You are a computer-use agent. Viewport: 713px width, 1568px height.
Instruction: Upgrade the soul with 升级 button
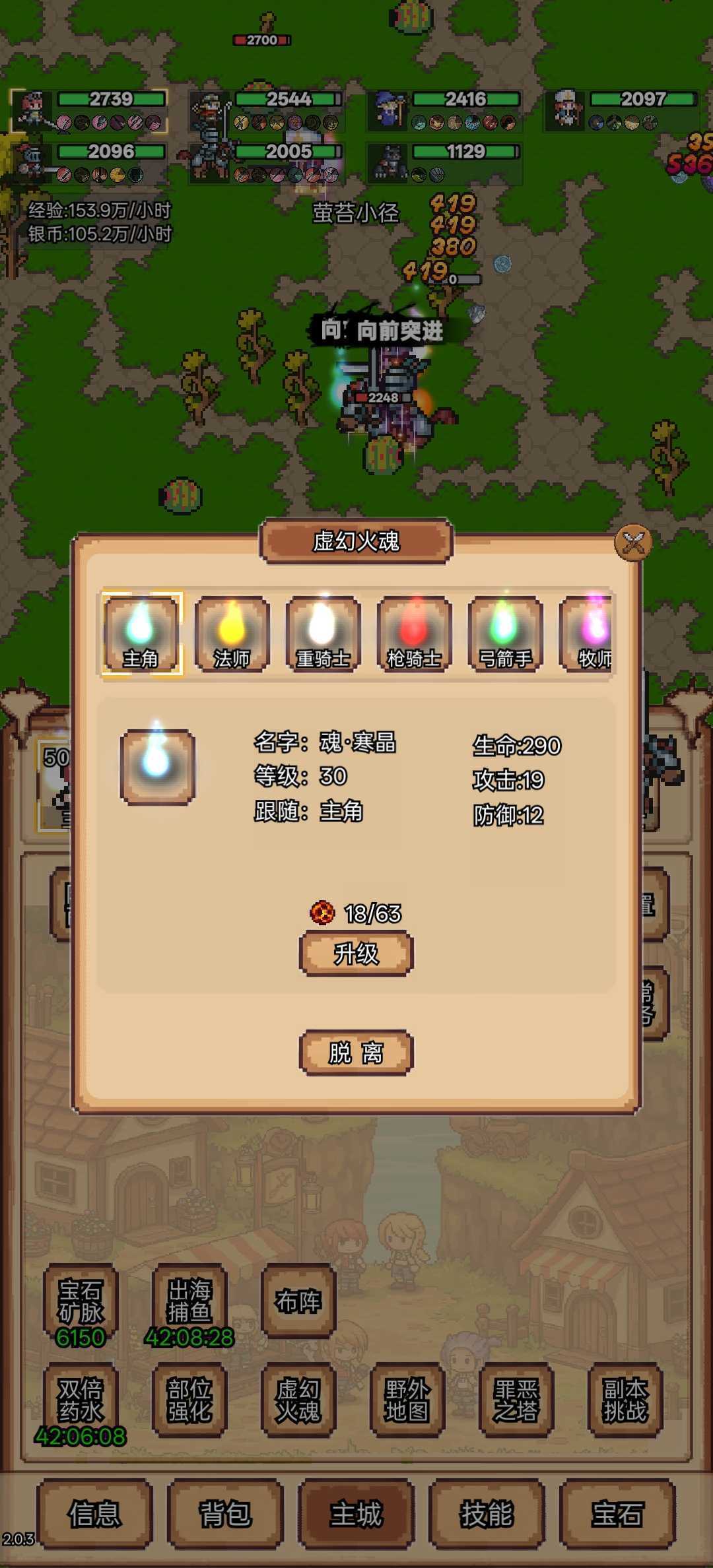click(x=356, y=954)
